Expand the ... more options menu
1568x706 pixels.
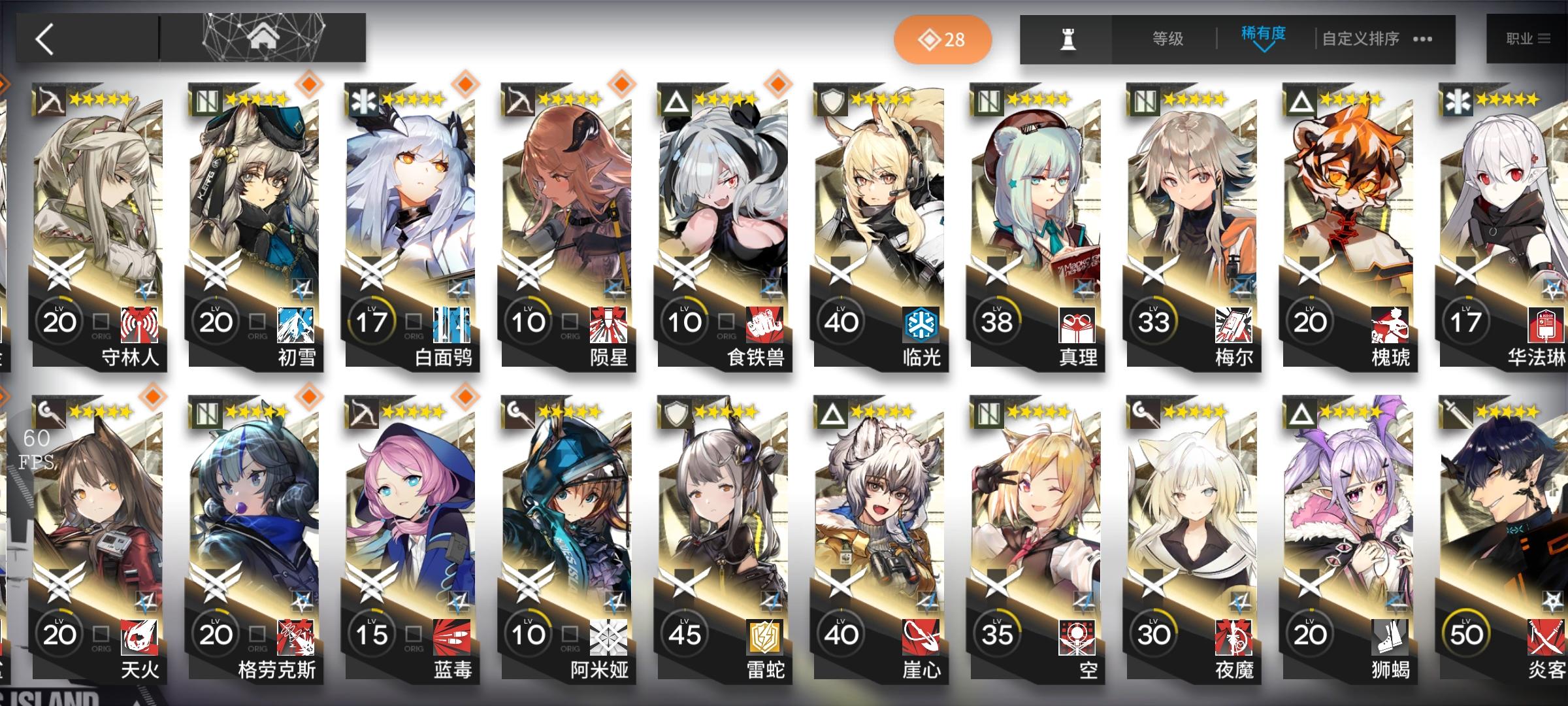(1421, 39)
